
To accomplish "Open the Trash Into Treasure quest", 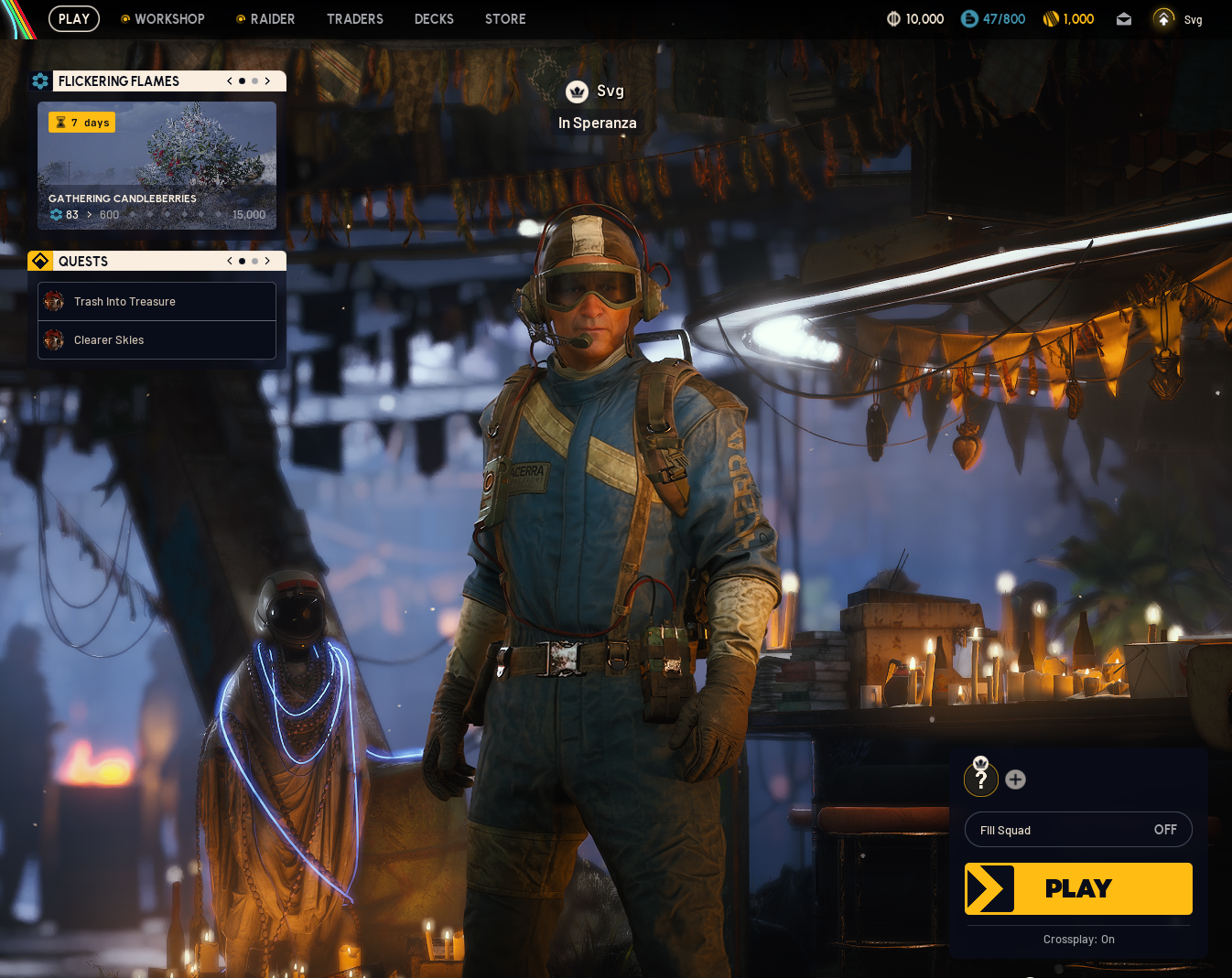I will (157, 302).
